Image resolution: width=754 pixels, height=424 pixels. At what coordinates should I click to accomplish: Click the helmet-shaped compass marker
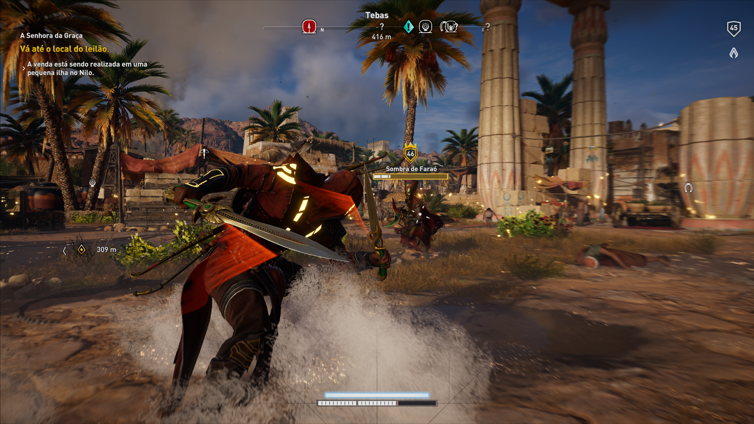(x=426, y=27)
